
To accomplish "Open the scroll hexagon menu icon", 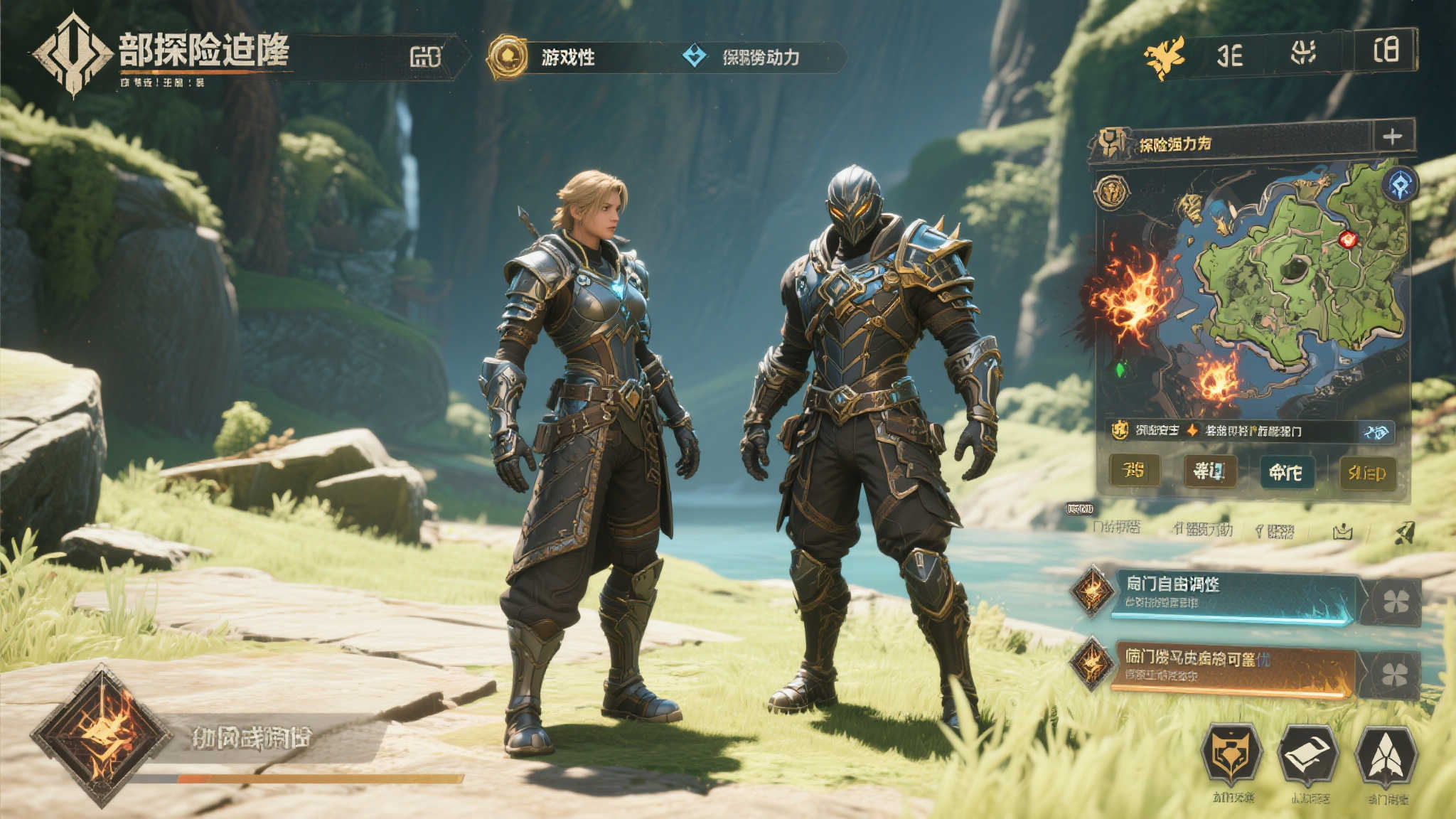I will (x=1308, y=756).
